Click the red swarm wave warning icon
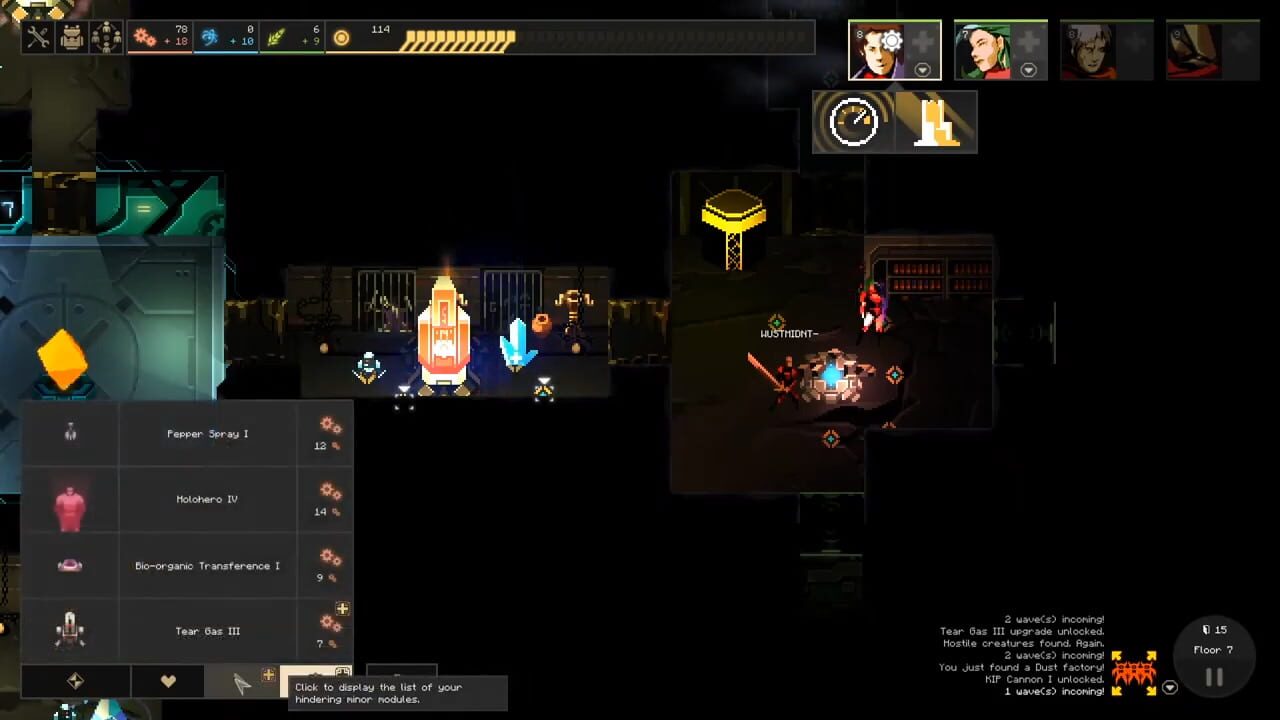The height and width of the screenshot is (720, 1280). tap(1135, 672)
